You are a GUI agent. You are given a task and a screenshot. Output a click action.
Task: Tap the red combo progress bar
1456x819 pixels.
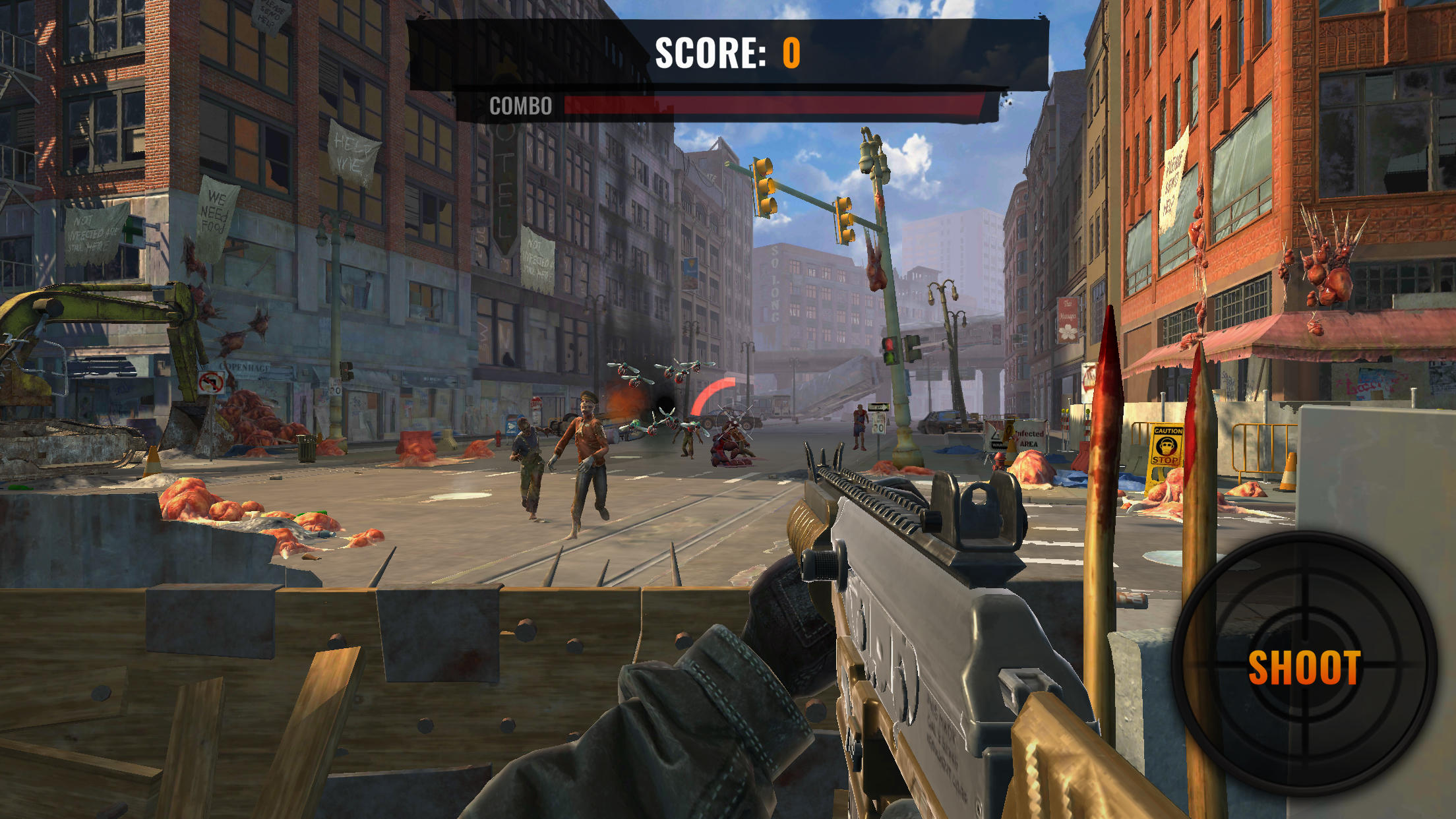click(x=778, y=104)
